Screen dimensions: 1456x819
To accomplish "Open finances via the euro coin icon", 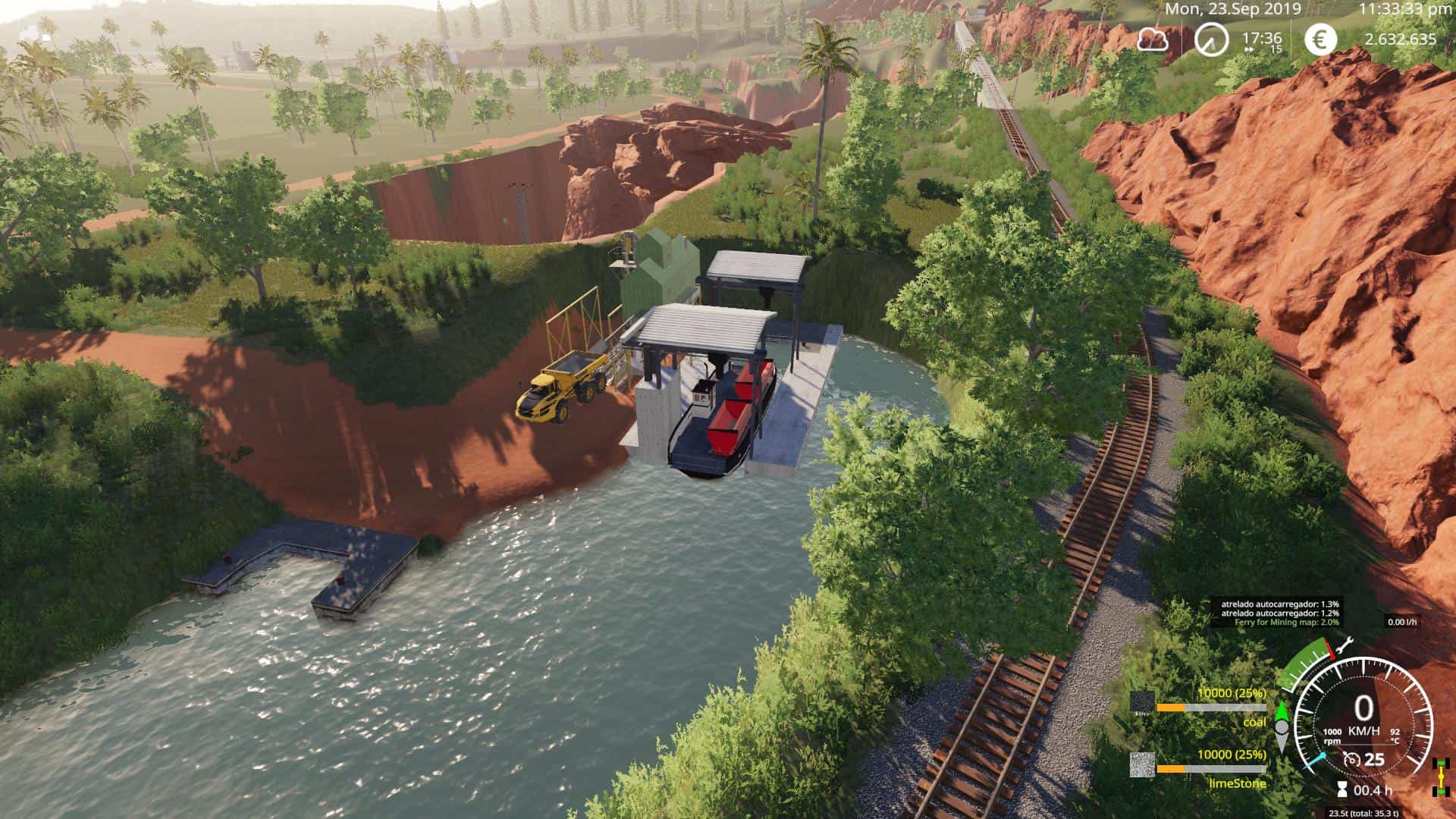I will point(1320,39).
